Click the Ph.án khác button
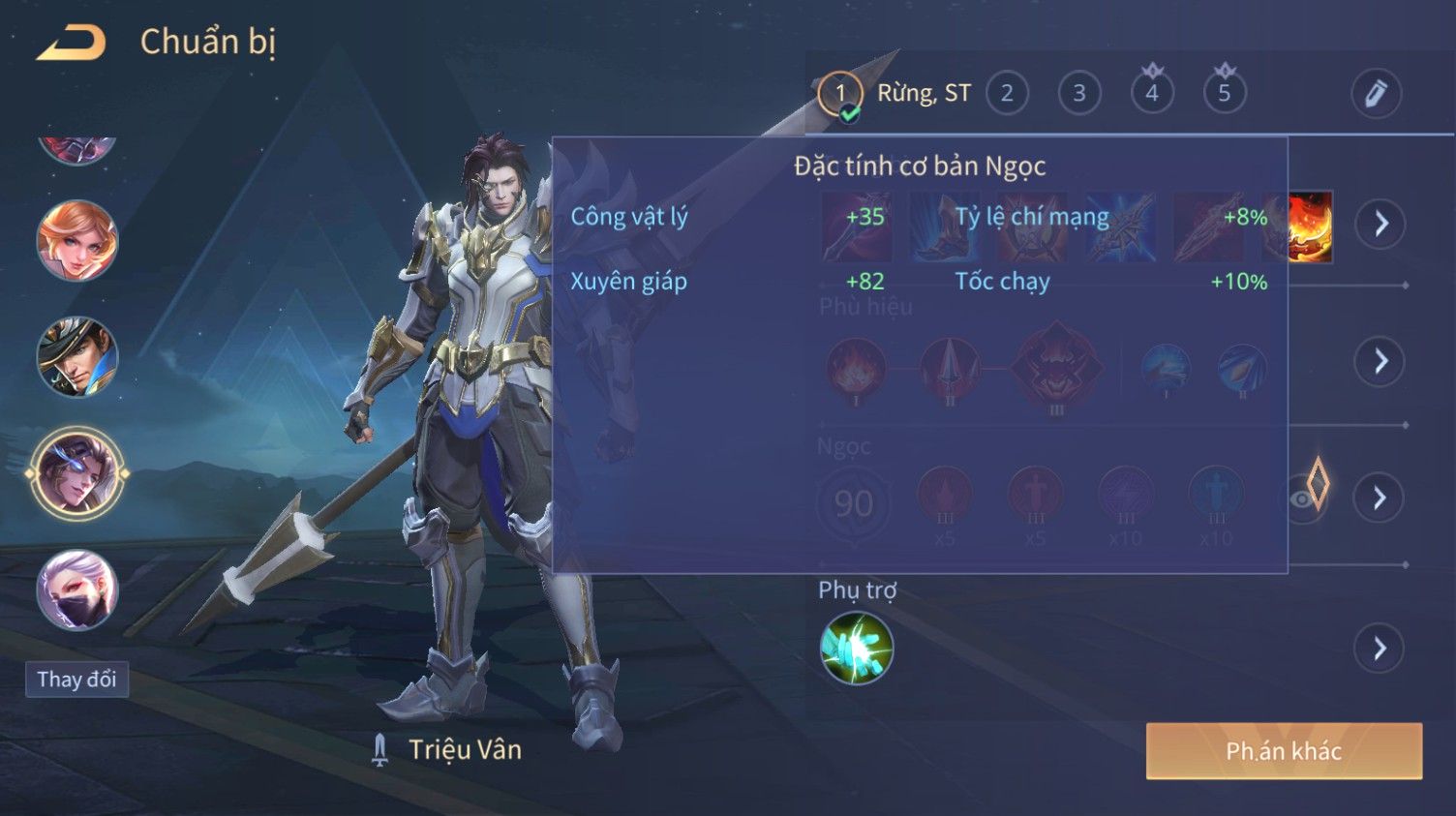The width and height of the screenshot is (1456, 816). click(1284, 751)
